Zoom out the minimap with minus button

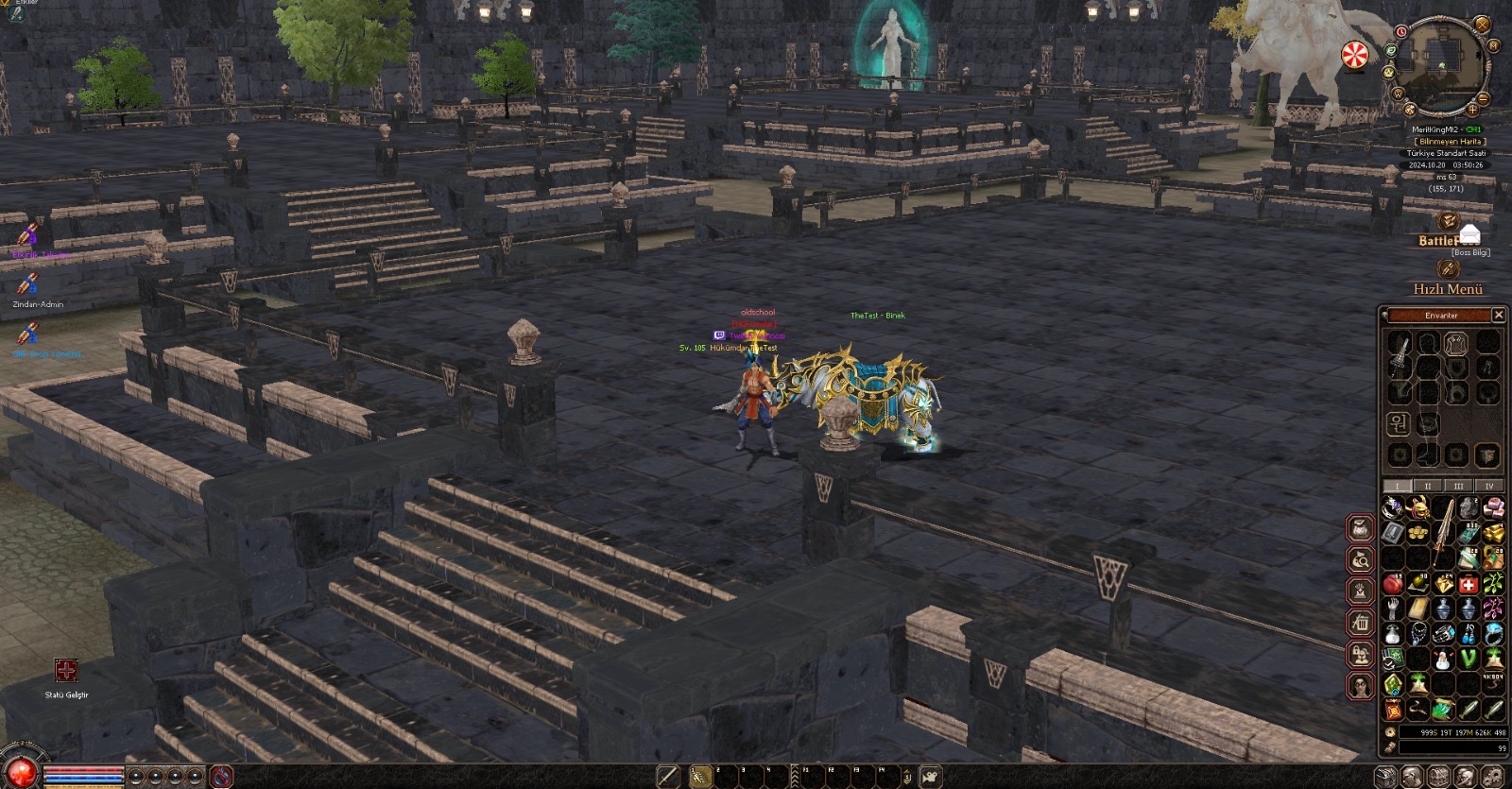(1484, 98)
